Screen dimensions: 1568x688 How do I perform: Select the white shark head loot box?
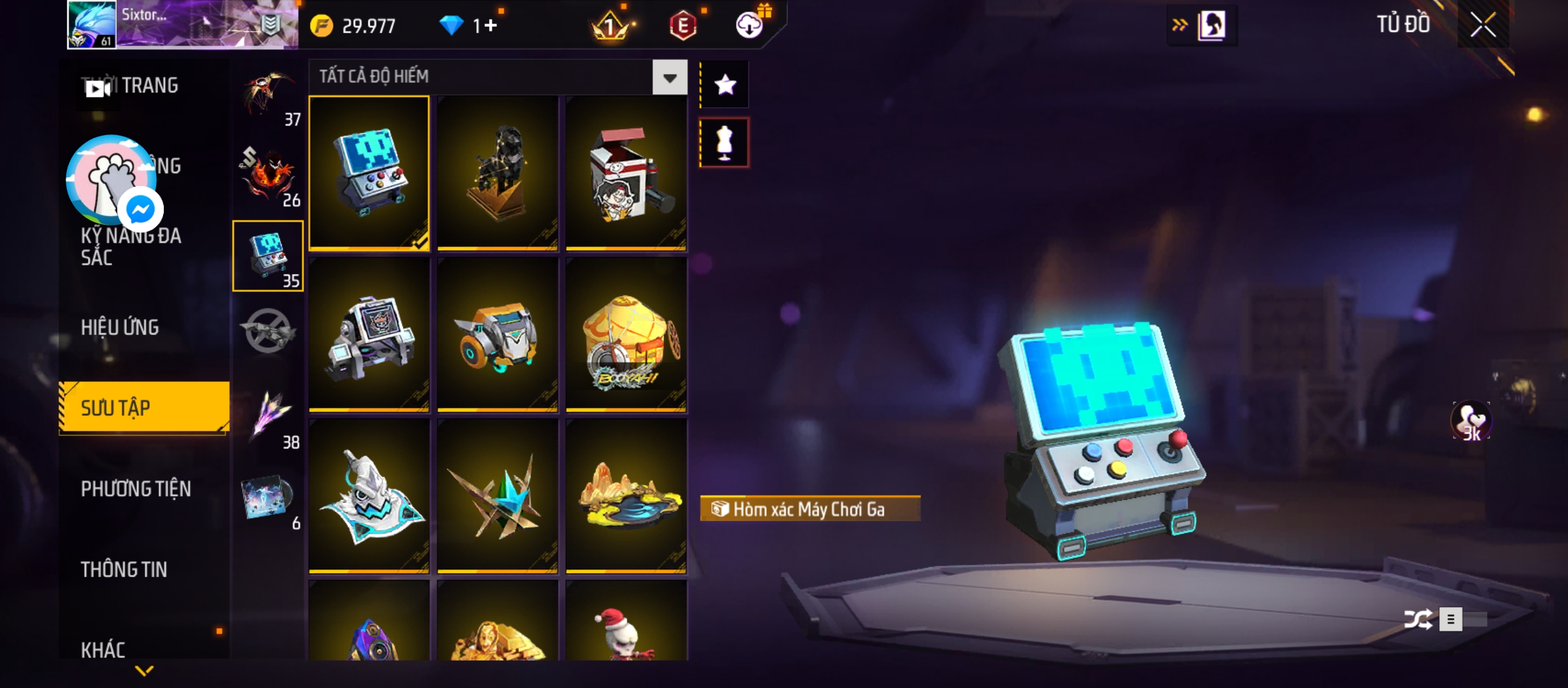click(x=369, y=496)
